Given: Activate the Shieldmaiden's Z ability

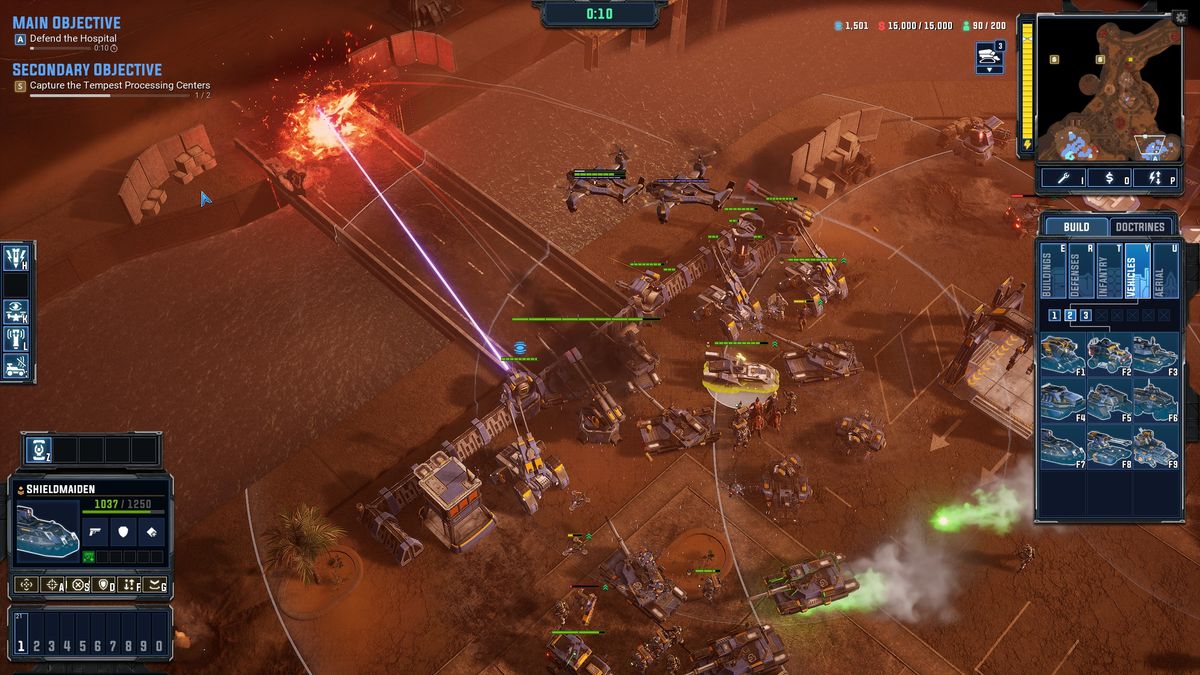Looking at the screenshot, I should [38, 450].
